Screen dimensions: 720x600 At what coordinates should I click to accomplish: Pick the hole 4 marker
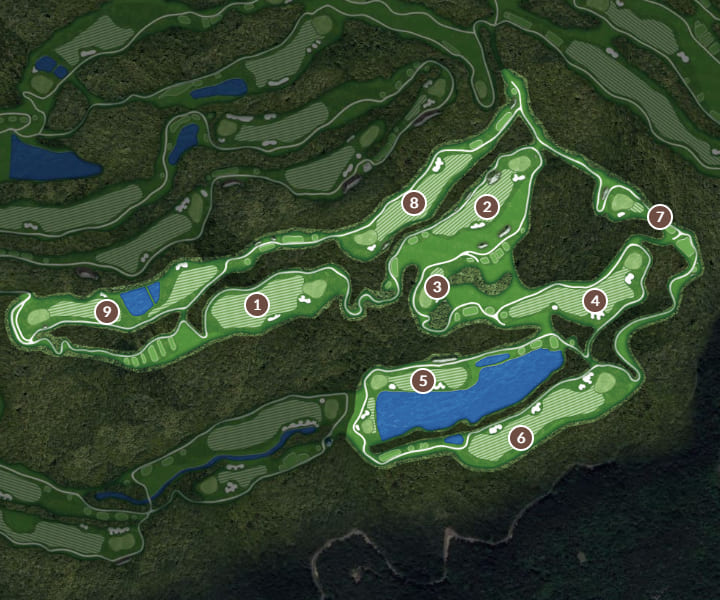pyautogui.click(x=595, y=300)
